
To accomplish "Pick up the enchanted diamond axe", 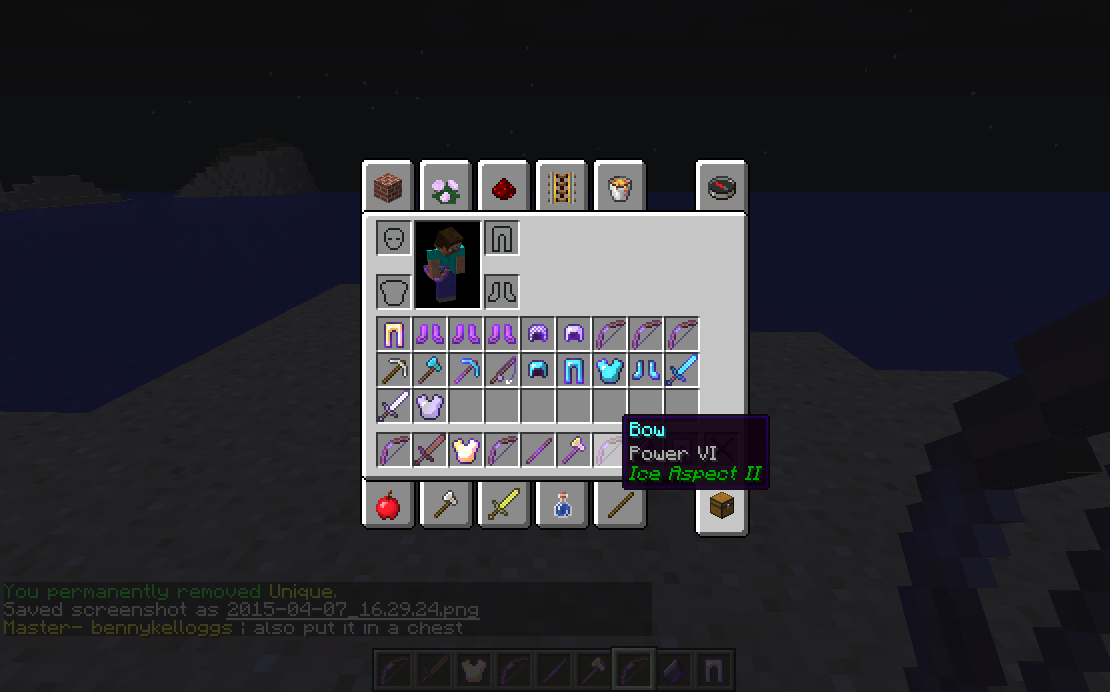I will tap(429, 370).
